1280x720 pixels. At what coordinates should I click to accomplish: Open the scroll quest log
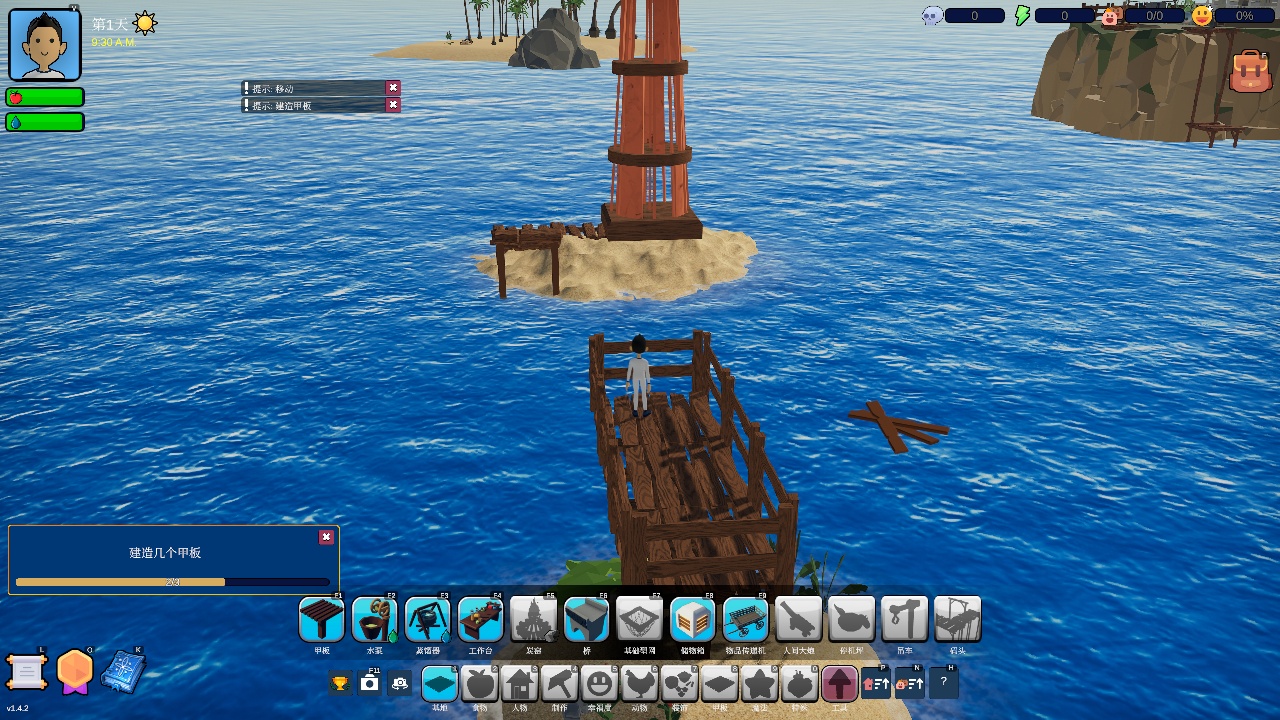(27, 672)
